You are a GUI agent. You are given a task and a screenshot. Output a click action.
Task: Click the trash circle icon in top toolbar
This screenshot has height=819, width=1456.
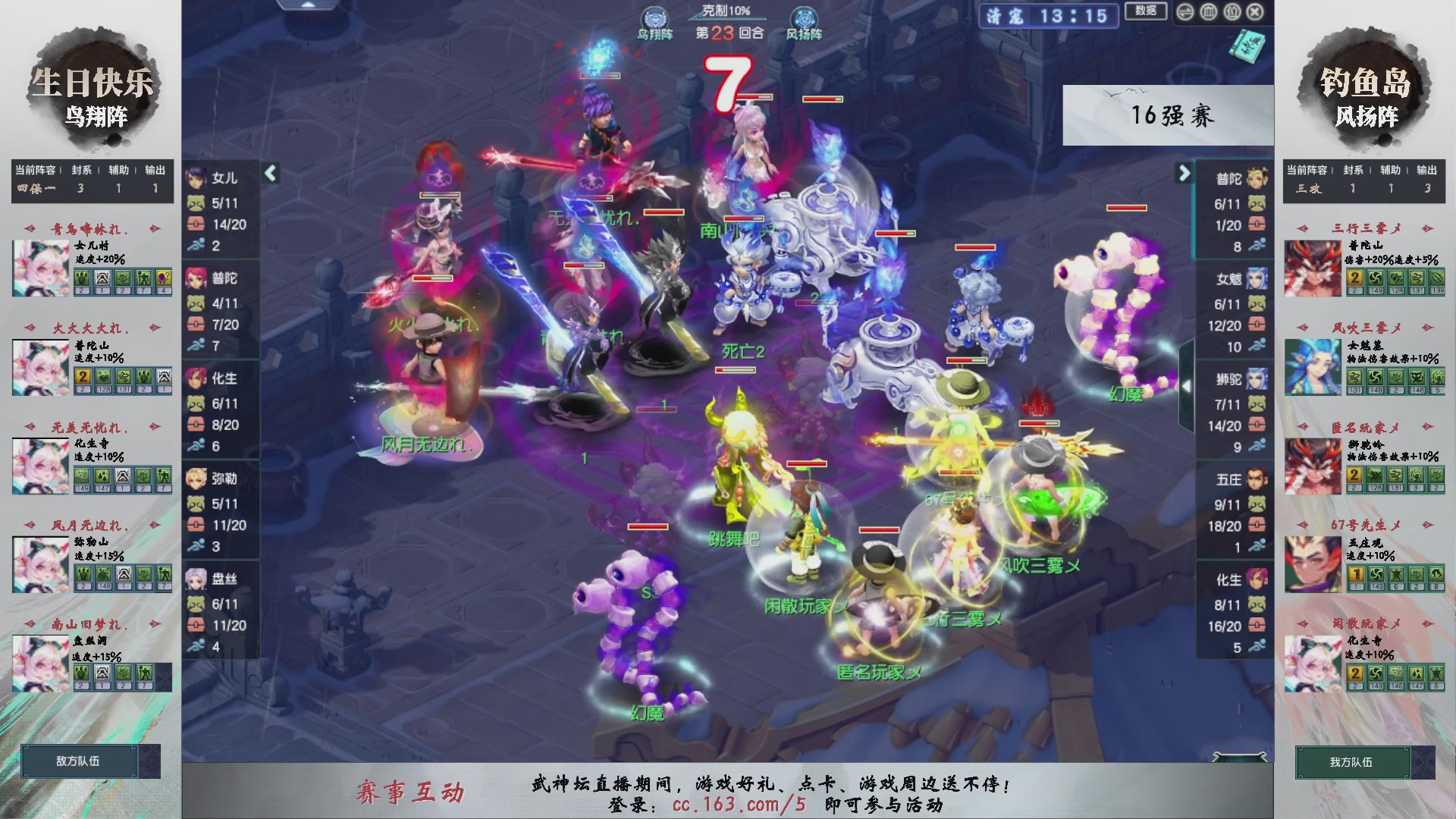[1209, 11]
